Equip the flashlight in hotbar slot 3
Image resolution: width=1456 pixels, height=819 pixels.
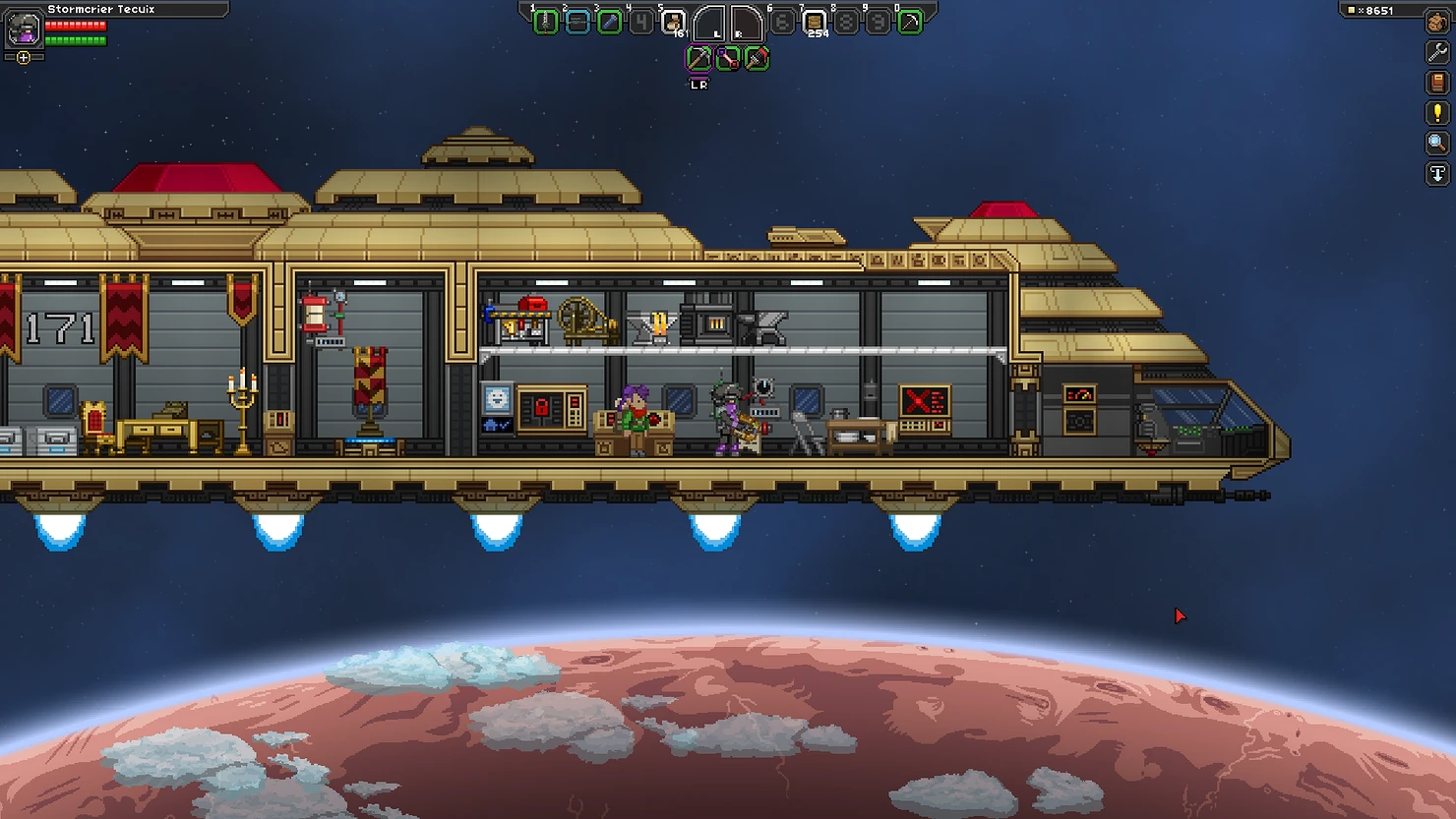coord(610,22)
